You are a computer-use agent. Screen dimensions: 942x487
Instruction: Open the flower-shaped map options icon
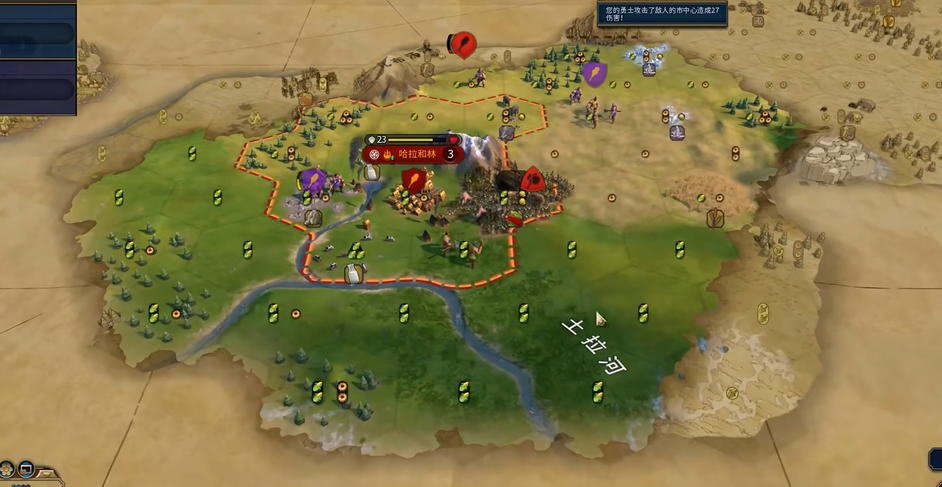click(8, 468)
